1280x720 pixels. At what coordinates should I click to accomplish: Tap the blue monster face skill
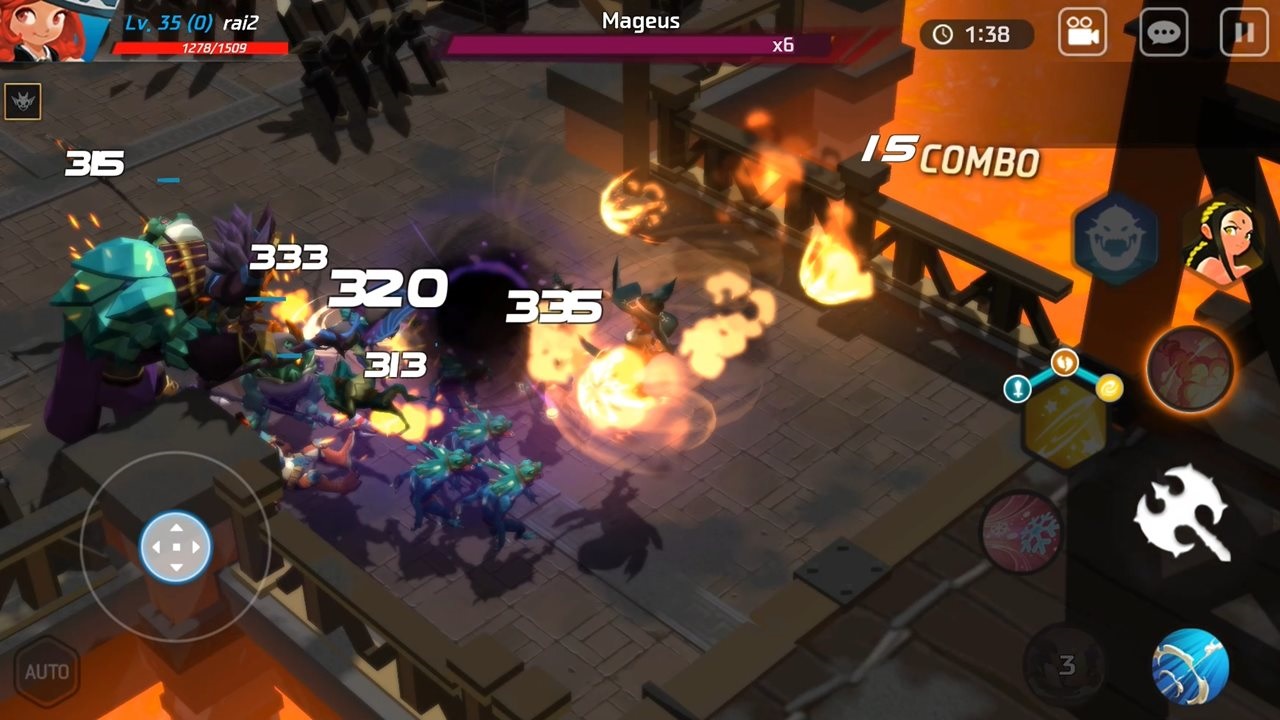[1116, 239]
